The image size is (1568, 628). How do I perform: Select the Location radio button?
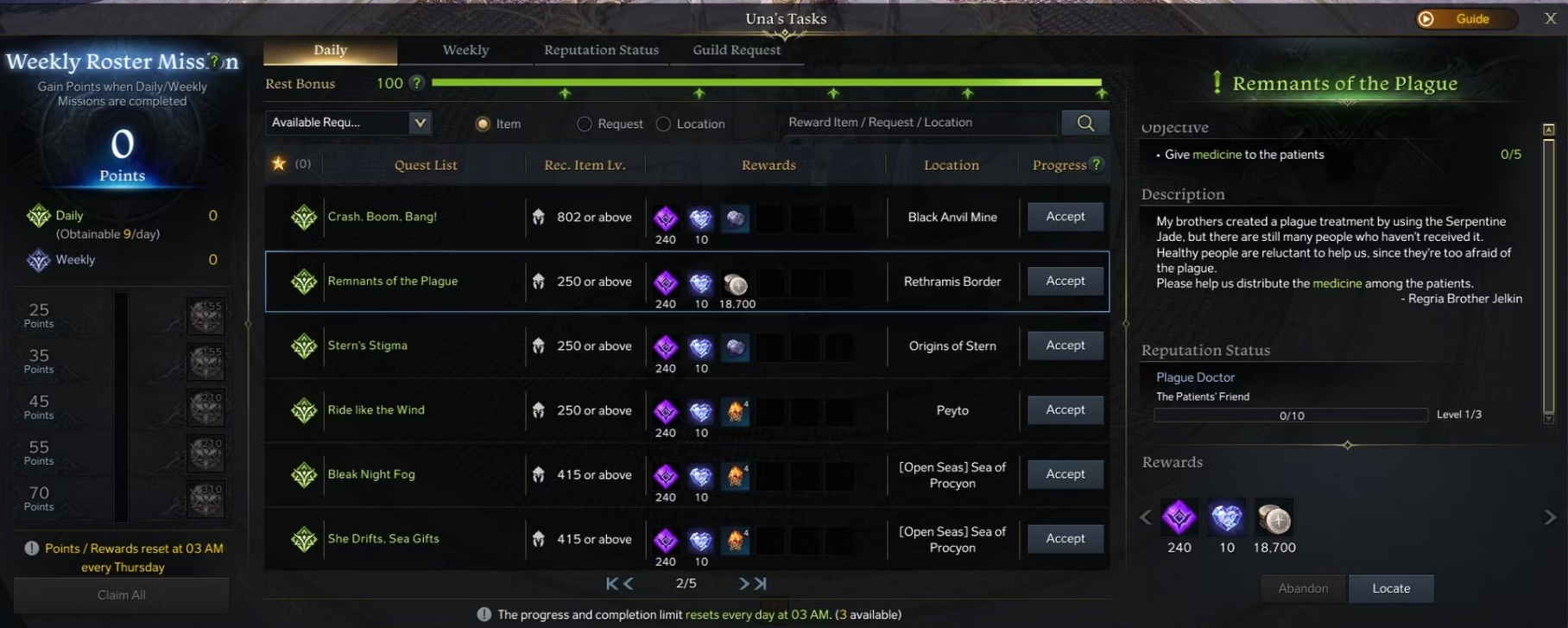pos(663,124)
